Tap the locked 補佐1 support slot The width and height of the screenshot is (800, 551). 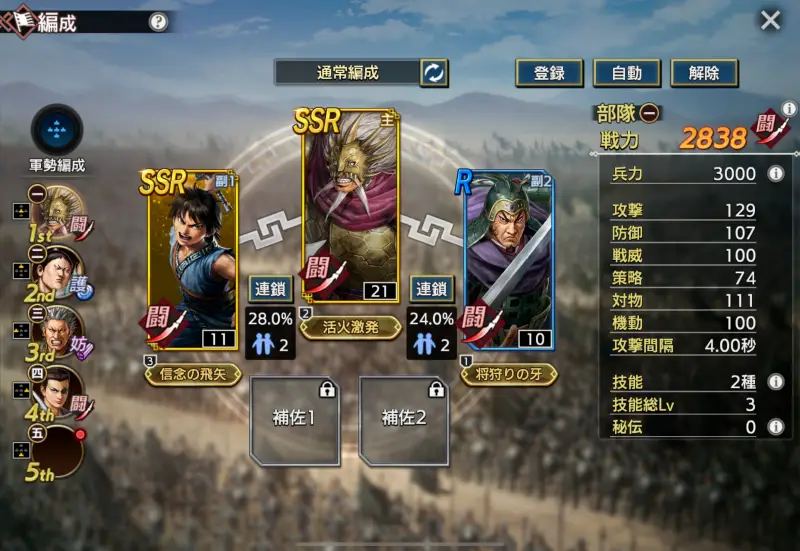(294, 420)
